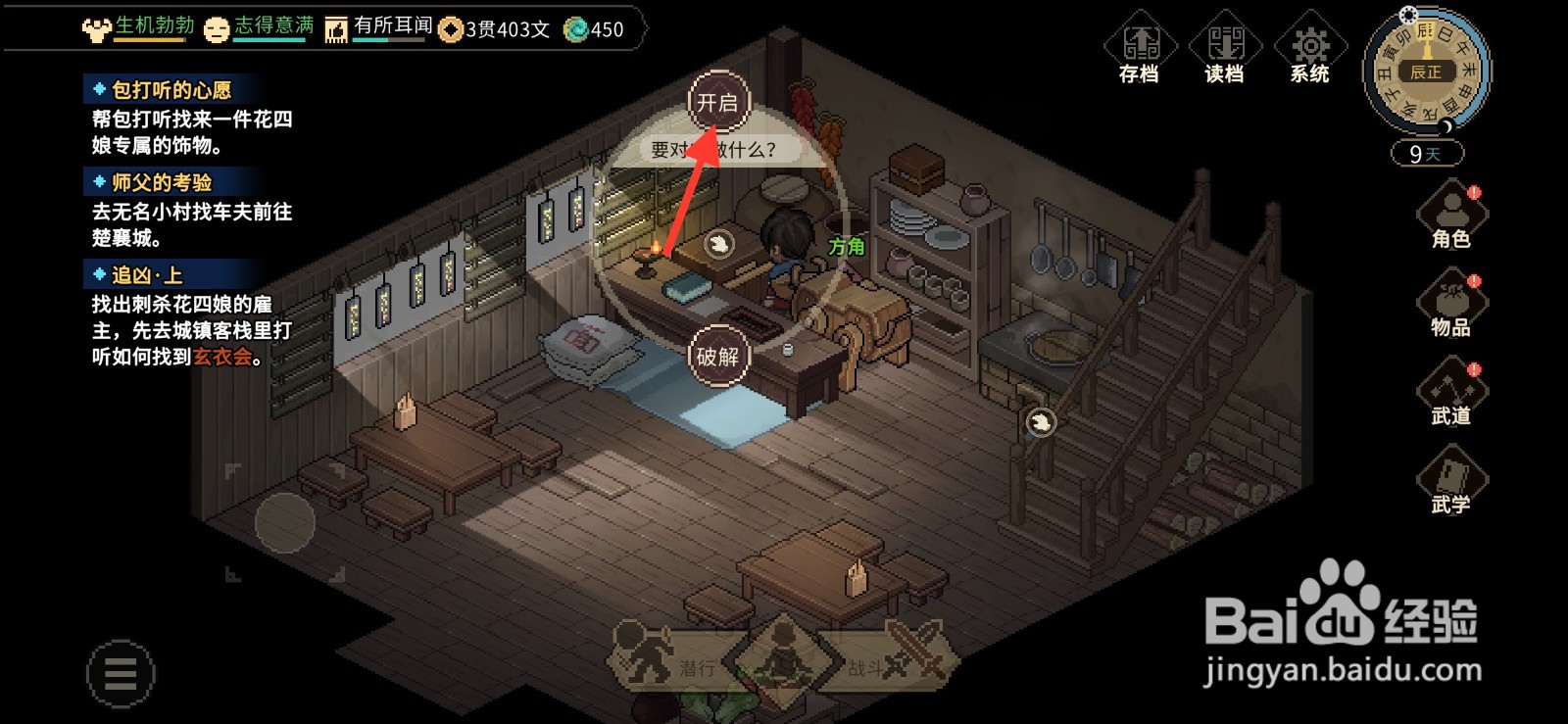Open the 物品 inventory bag
The image size is (1568, 724).
[1451, 306]
